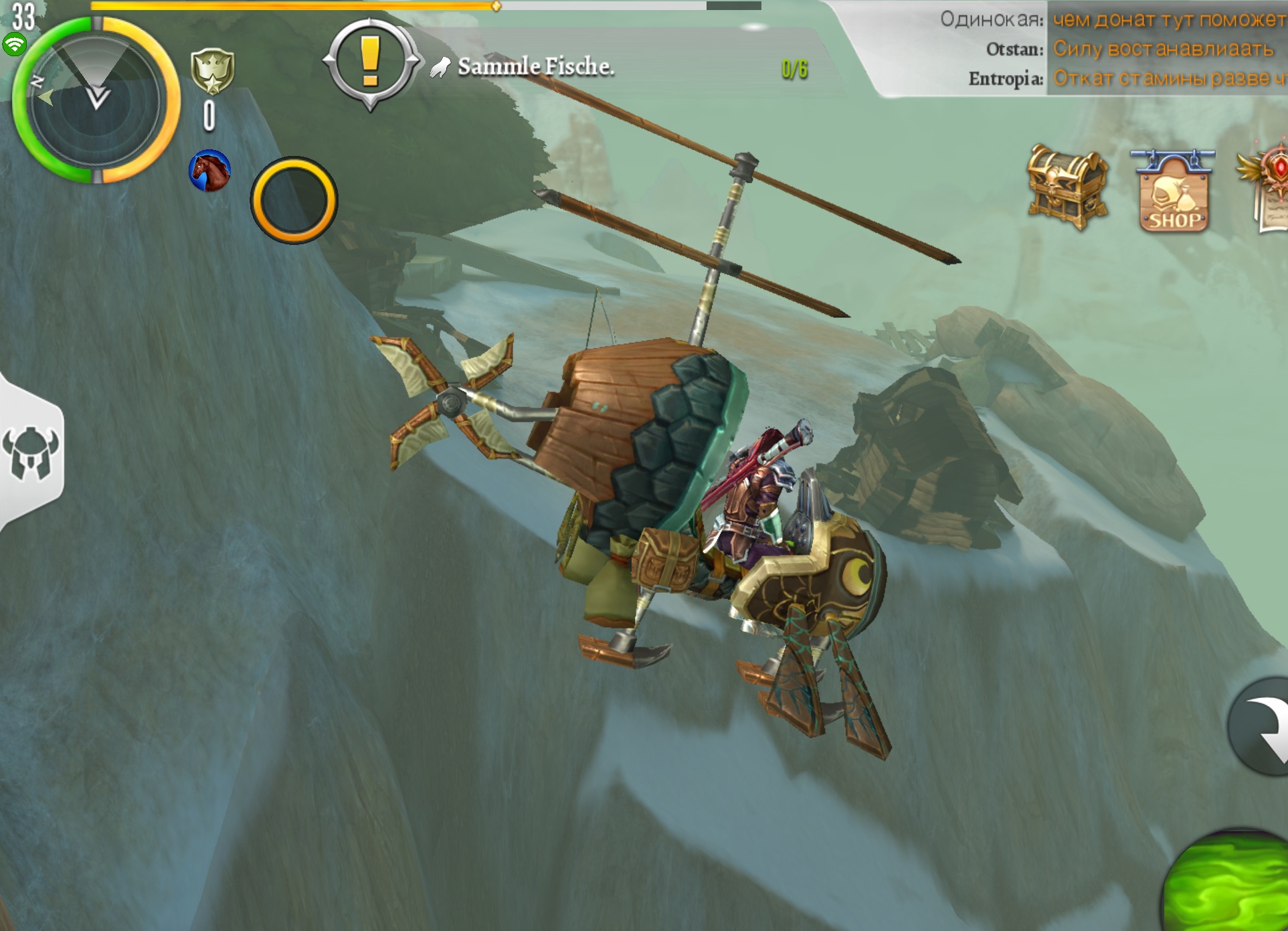This screenshot has height=931, width=1288.
Task: Tap the exclamation mark quest icon
Action: coord(371,62)
